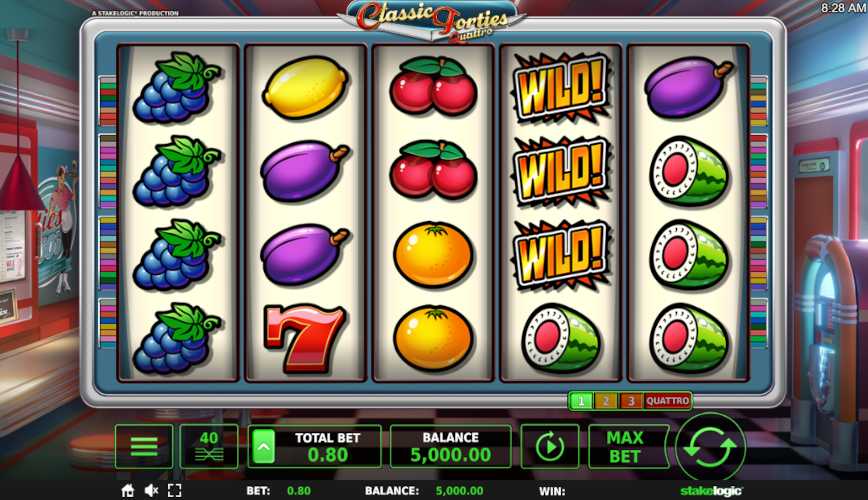Open the hamburger game menu

click(x=144, y=447)
